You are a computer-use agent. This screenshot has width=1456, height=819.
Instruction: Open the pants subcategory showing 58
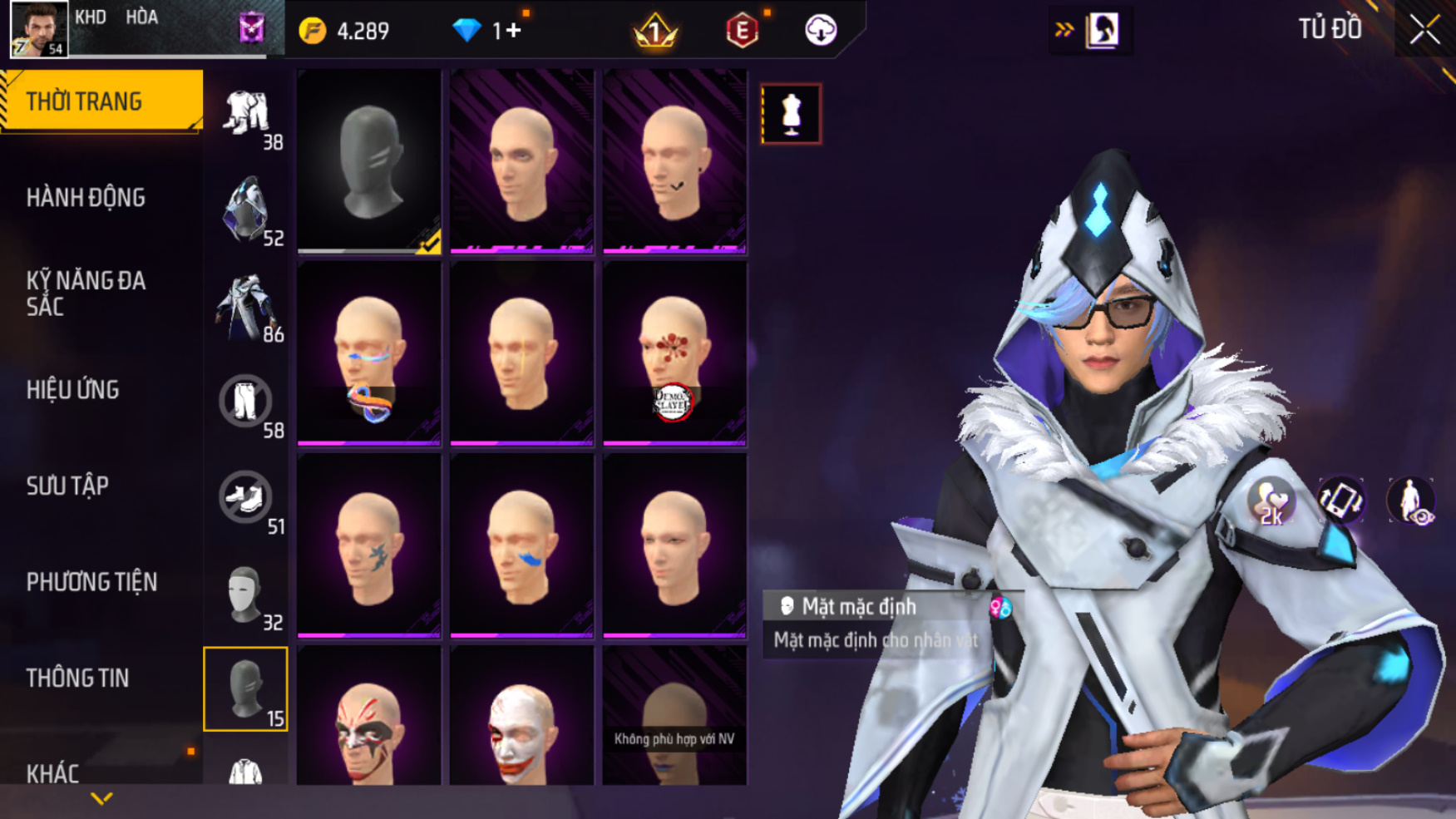click(x=246, y=402)
